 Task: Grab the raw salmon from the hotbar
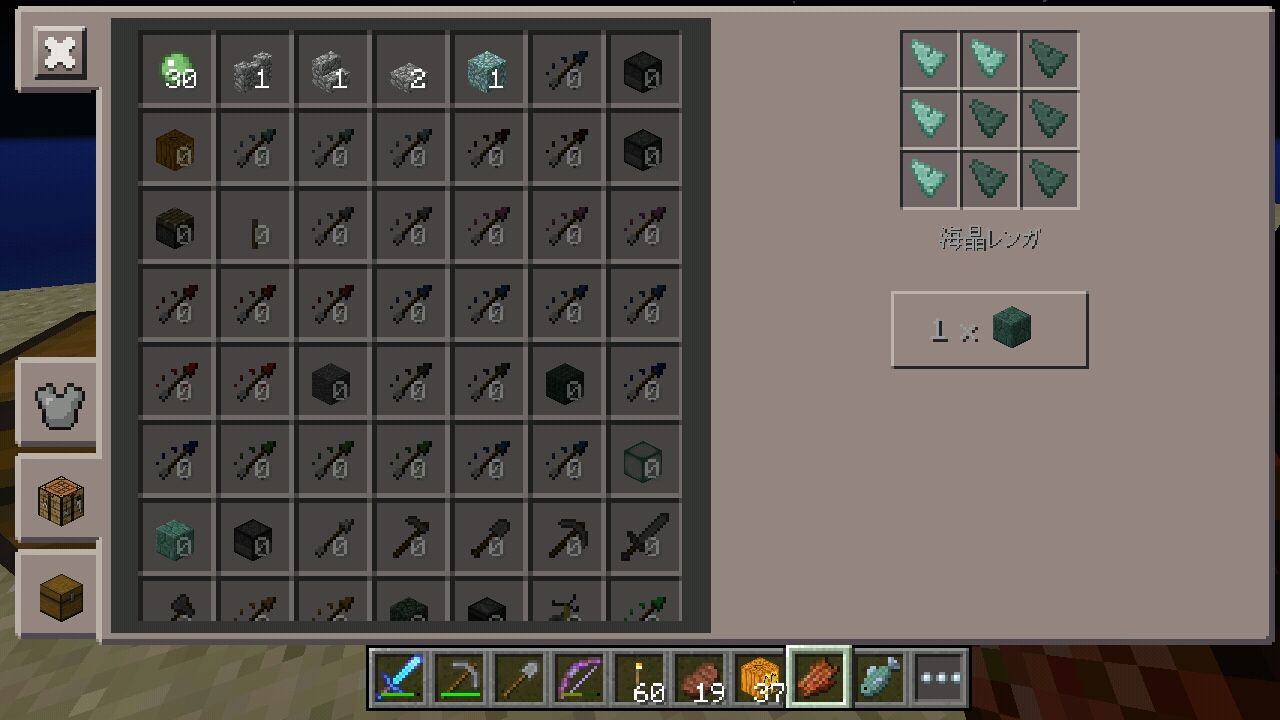(x=817, y=677)
